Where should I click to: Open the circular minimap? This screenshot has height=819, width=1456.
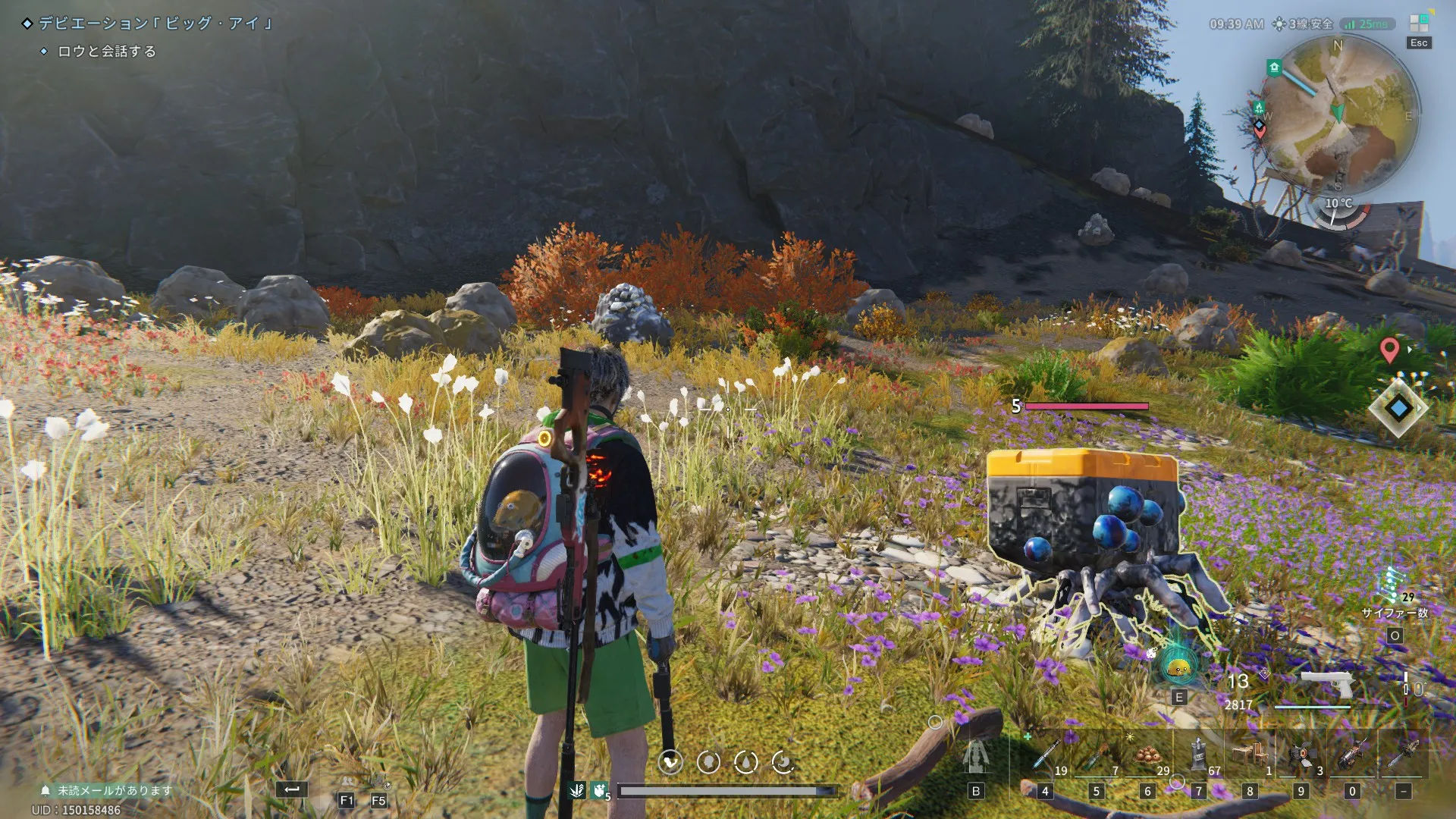point(1338,114)
